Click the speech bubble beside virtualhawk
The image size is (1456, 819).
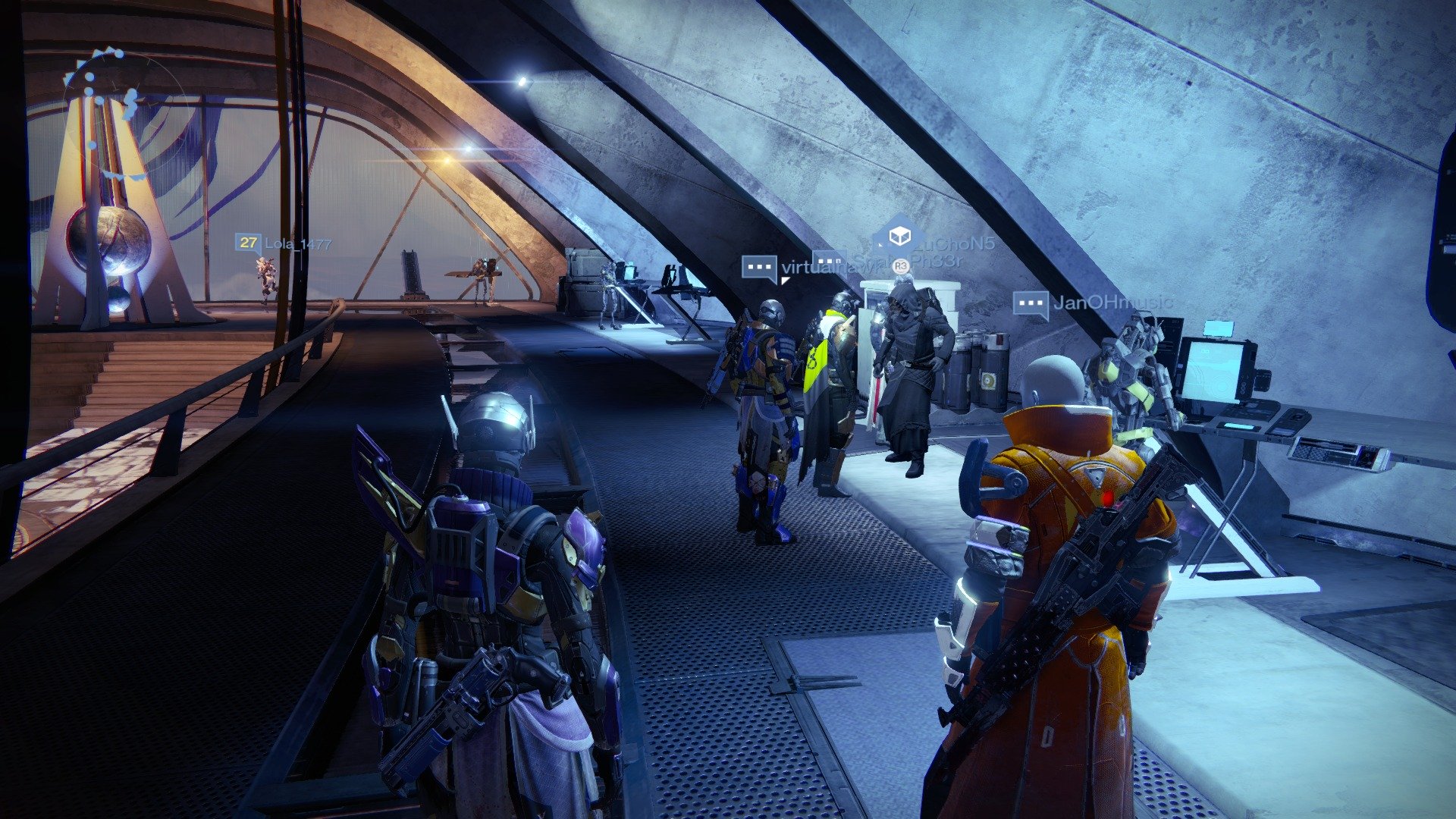pos(758,268)
